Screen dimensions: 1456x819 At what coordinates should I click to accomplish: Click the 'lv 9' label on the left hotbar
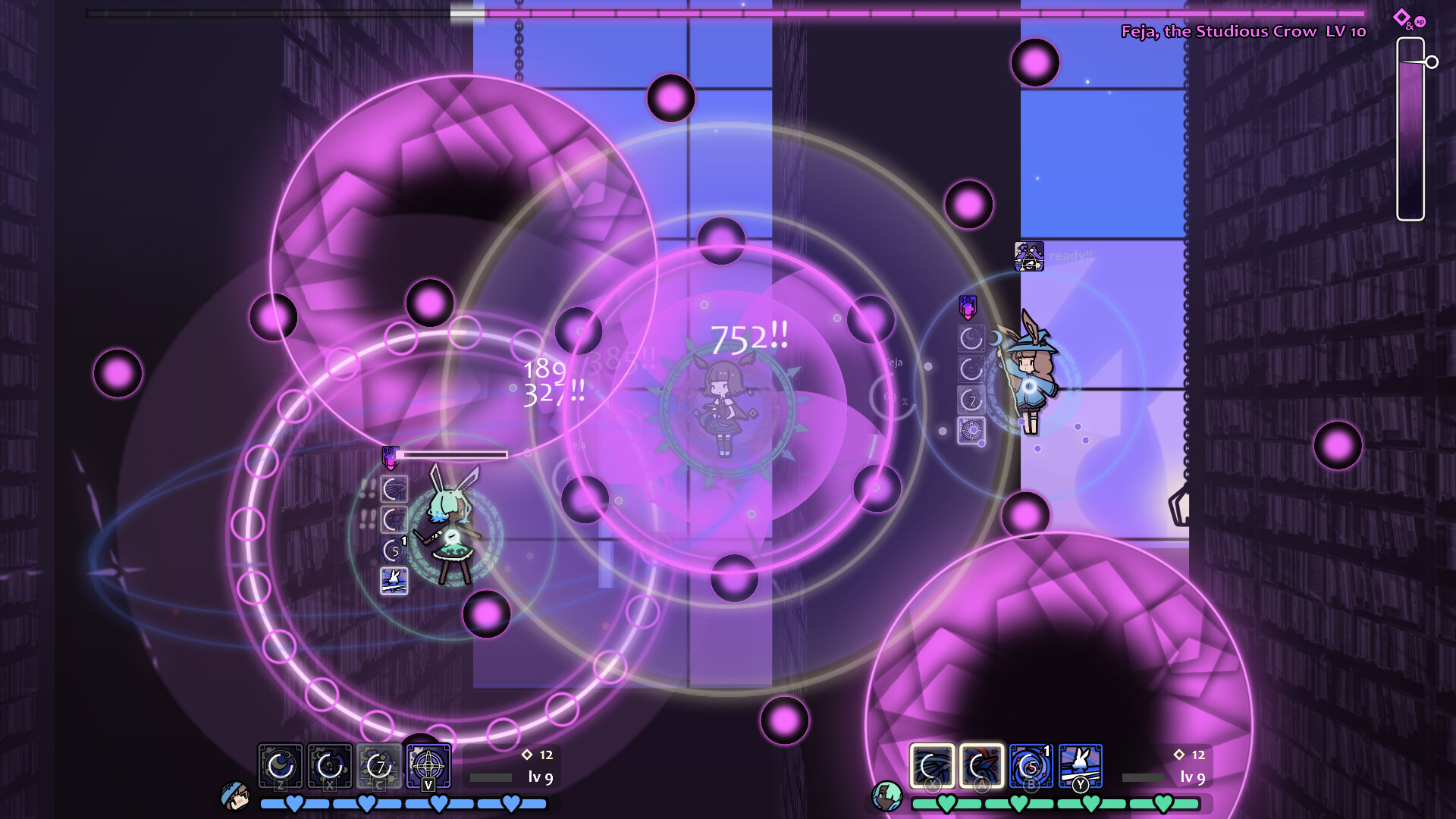[x=541, y=778]
